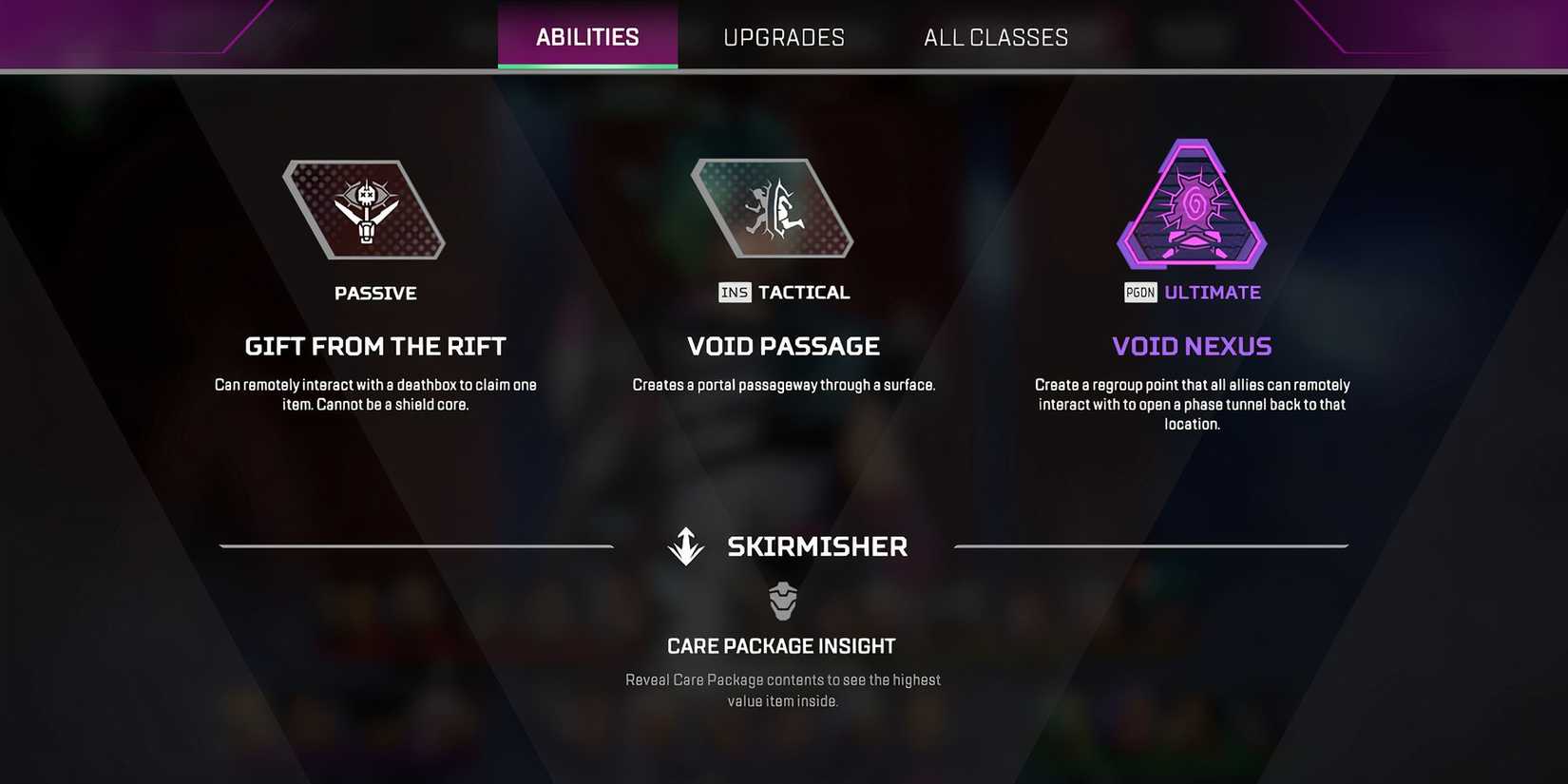
Task: Click the Void Passage ability description text
Action: tap(783, 384)
